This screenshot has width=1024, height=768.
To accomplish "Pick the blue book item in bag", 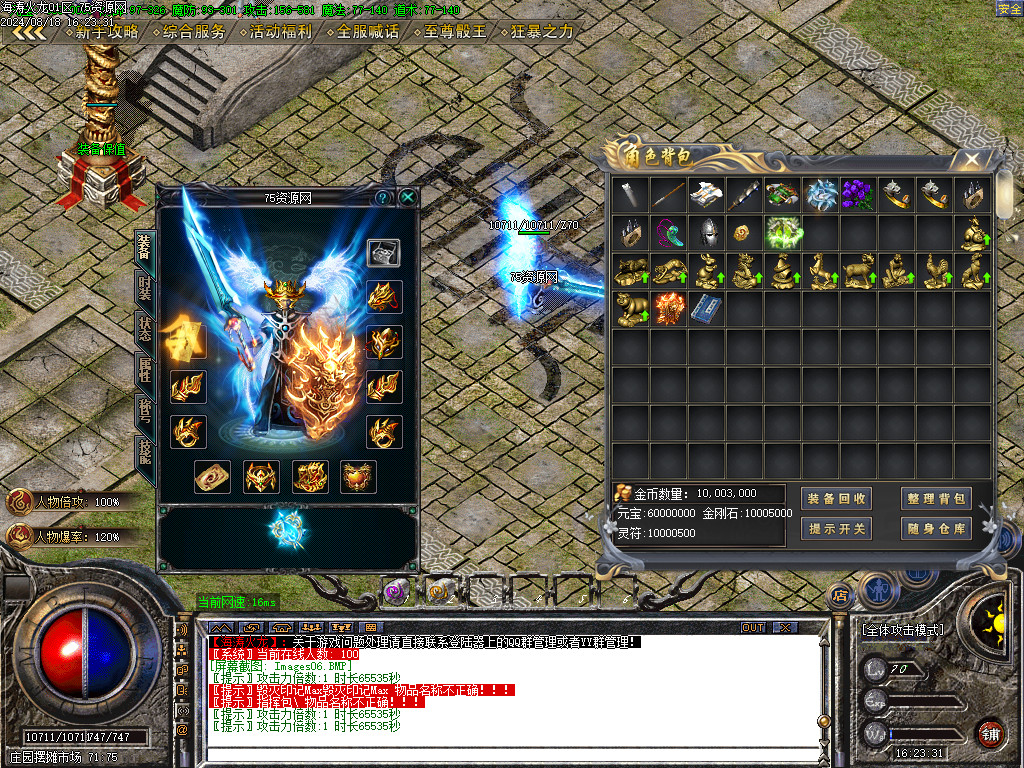I will pos(706,307).
